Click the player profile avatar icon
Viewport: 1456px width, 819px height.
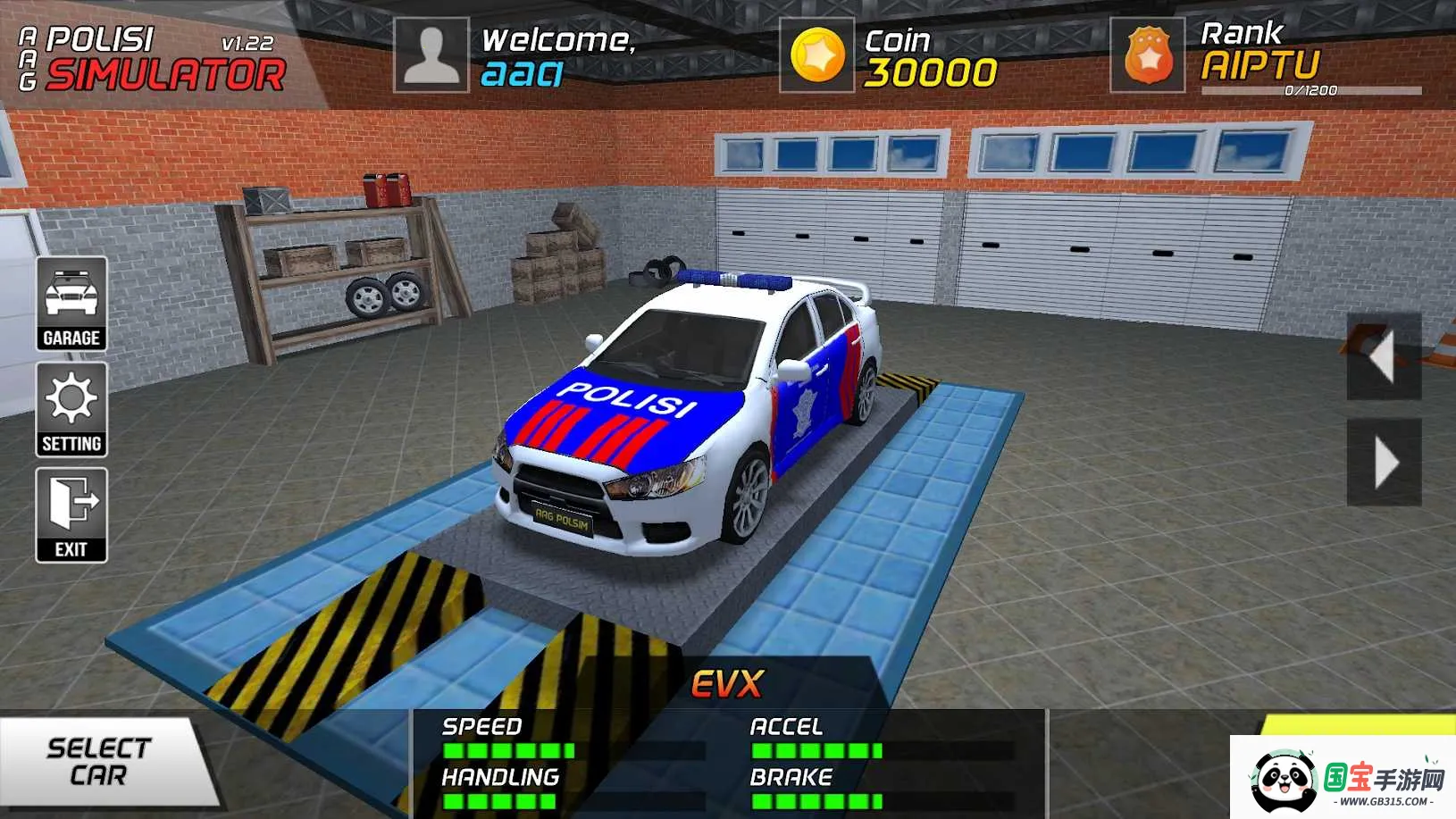click(432, 54)
